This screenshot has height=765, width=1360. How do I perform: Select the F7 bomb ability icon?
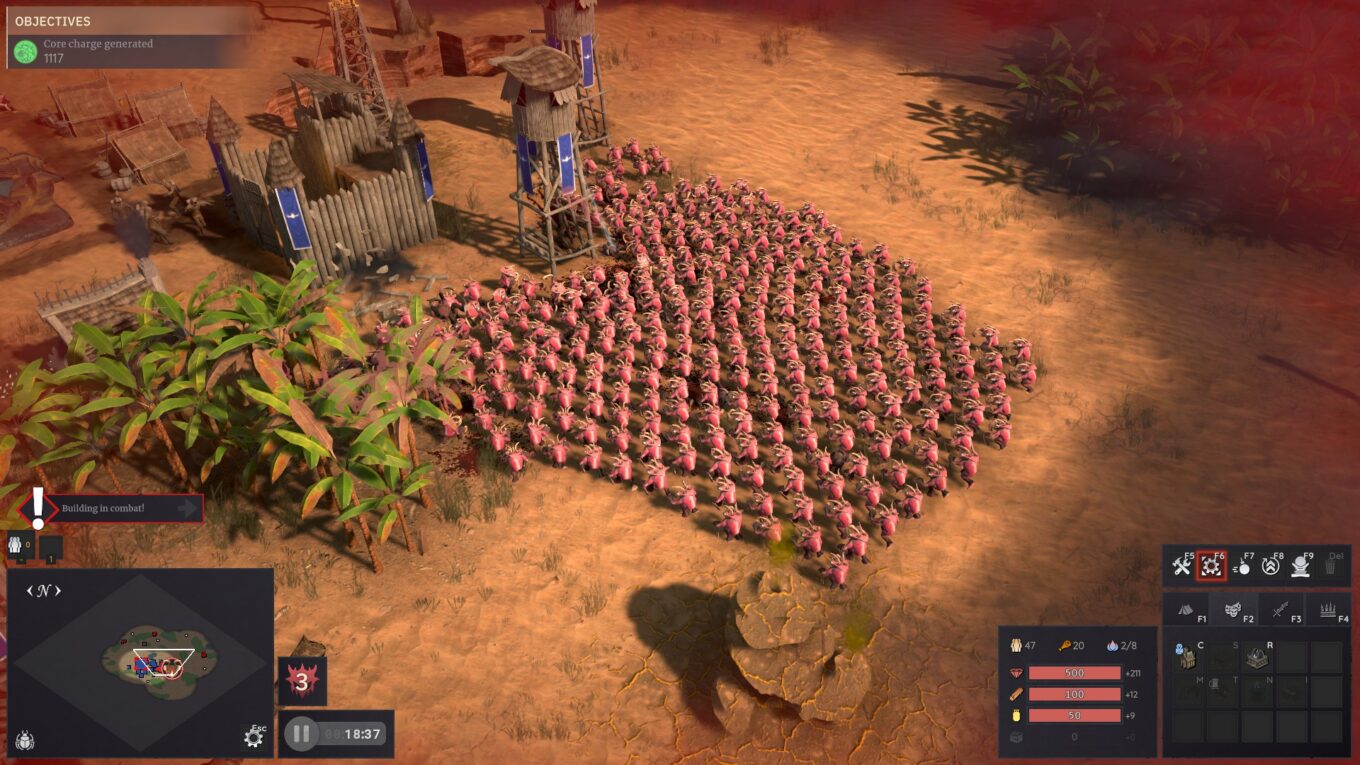coord(1243,568)
